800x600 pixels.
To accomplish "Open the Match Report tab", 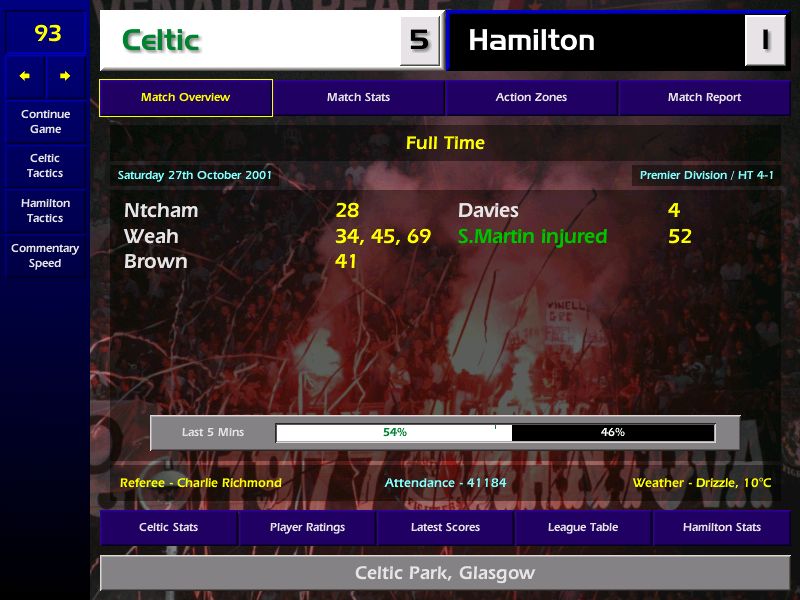I will point(704,98).
